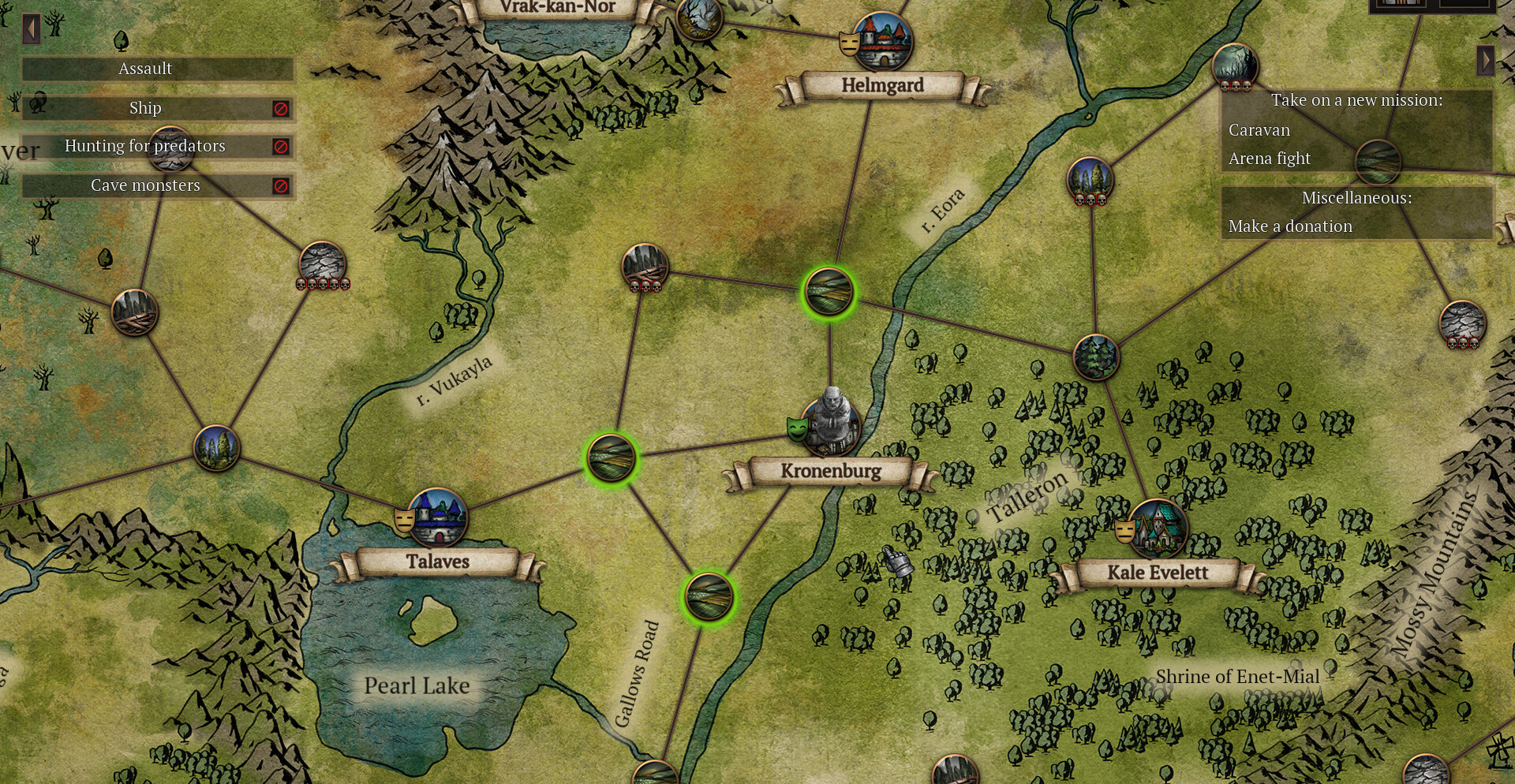Select Hunting for predators mission

point(145,146)
